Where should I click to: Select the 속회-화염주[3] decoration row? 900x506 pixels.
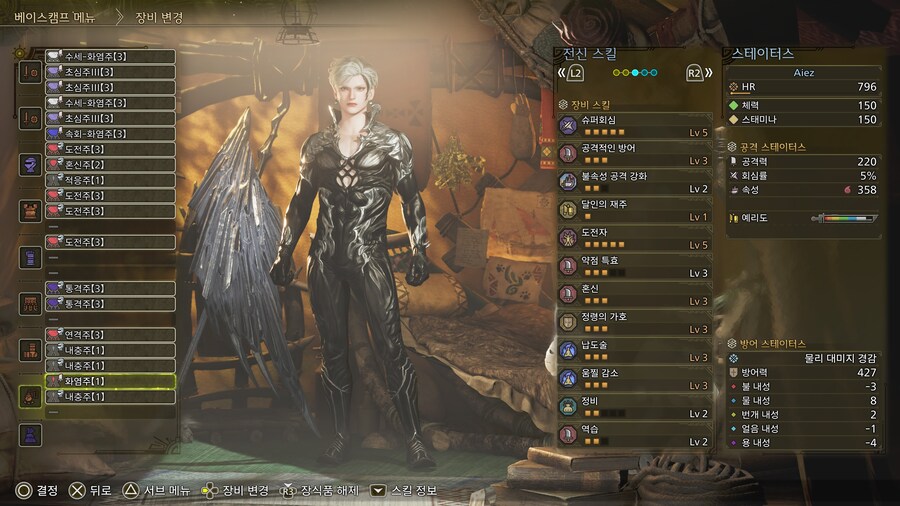point(110,134)
